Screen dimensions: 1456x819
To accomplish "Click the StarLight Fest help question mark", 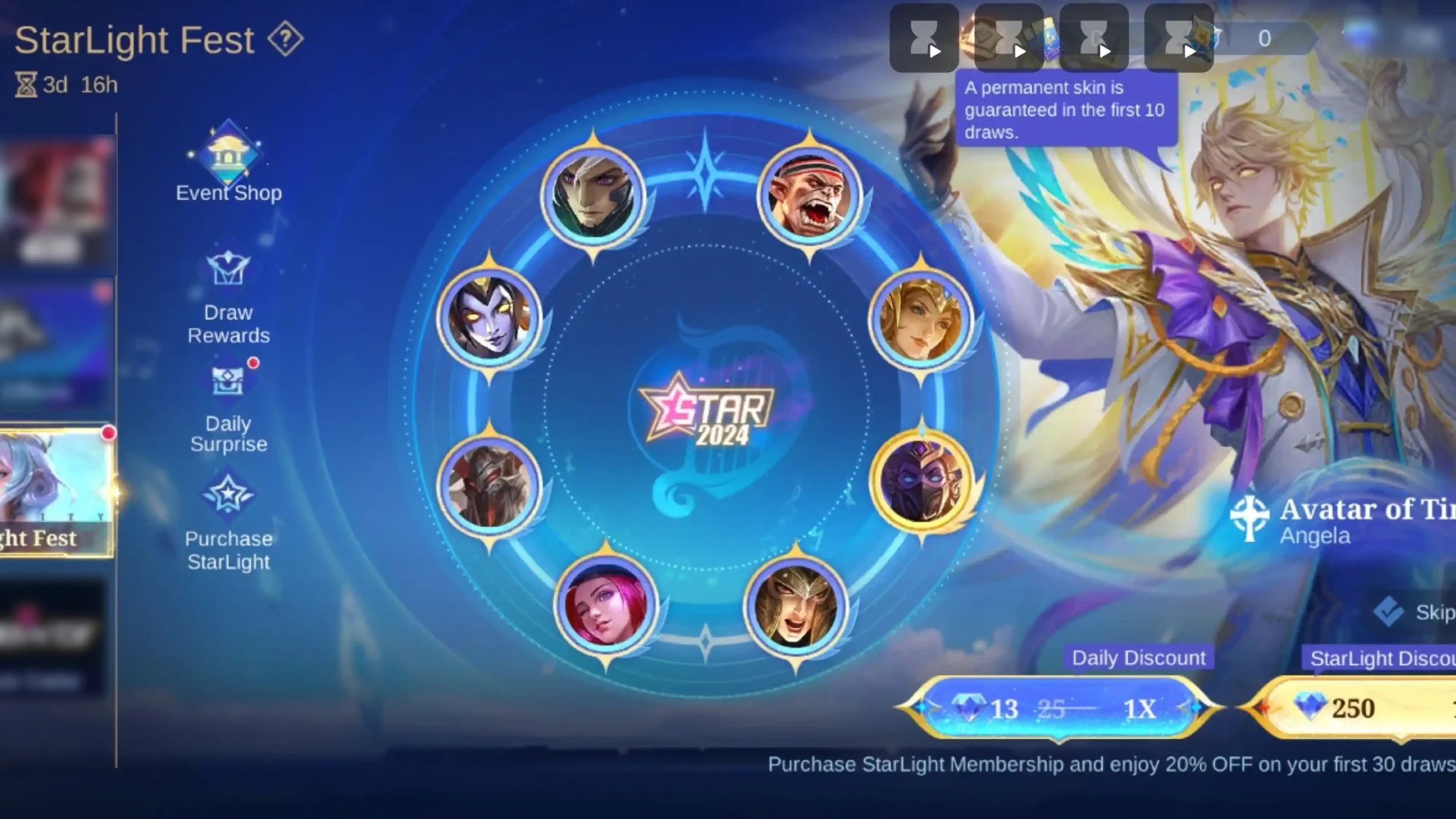I will (285, 39).
